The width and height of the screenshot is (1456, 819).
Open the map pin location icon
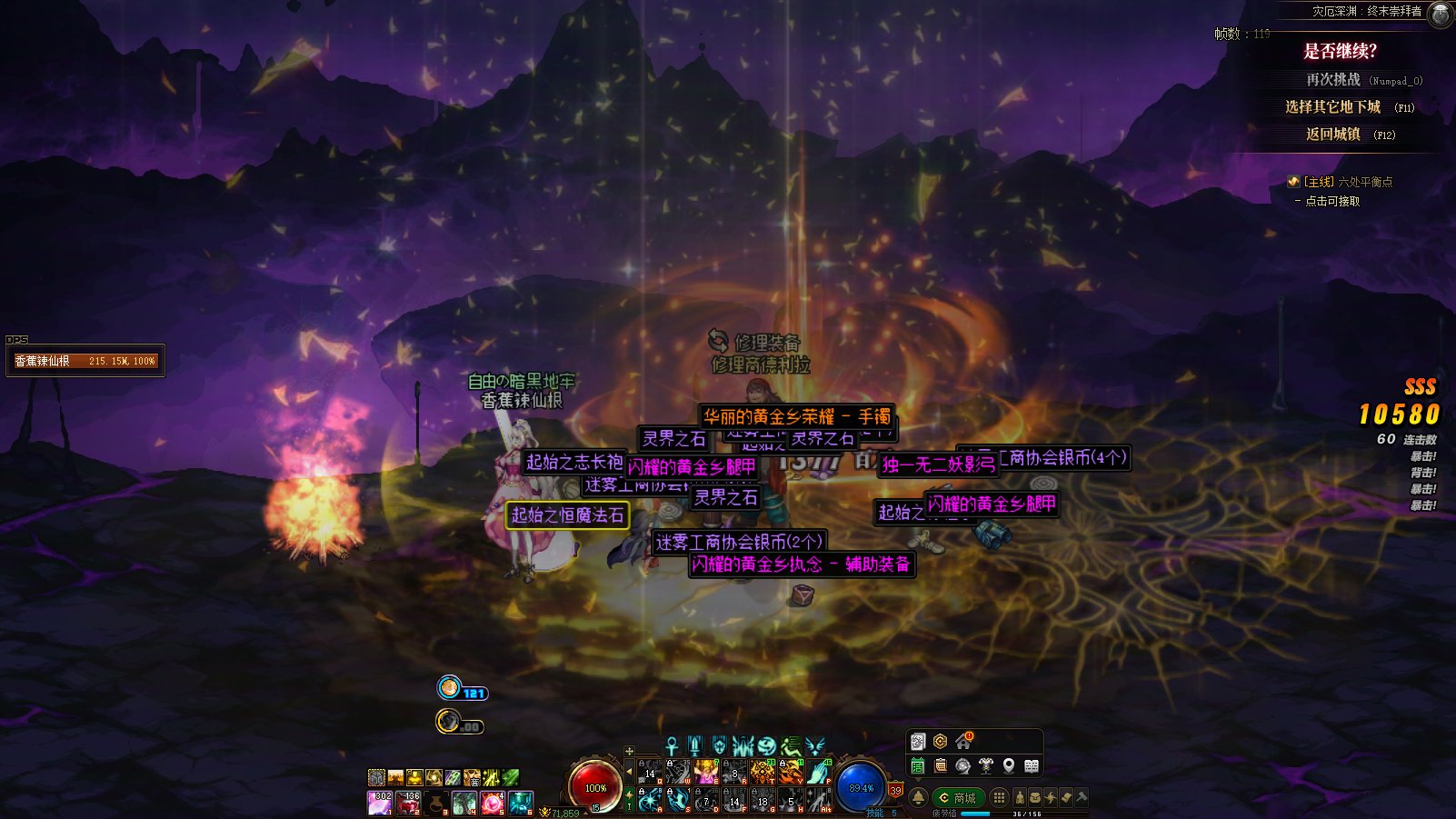pos(1009,766)
